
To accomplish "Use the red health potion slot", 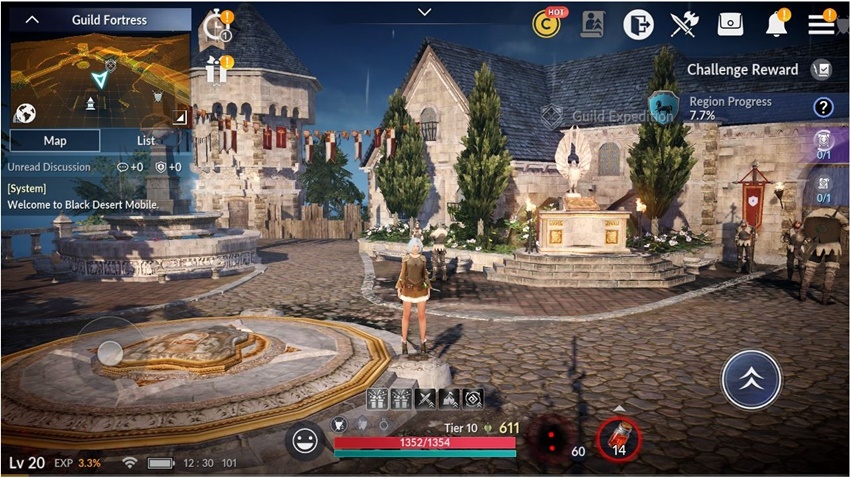I will [619, 437].
